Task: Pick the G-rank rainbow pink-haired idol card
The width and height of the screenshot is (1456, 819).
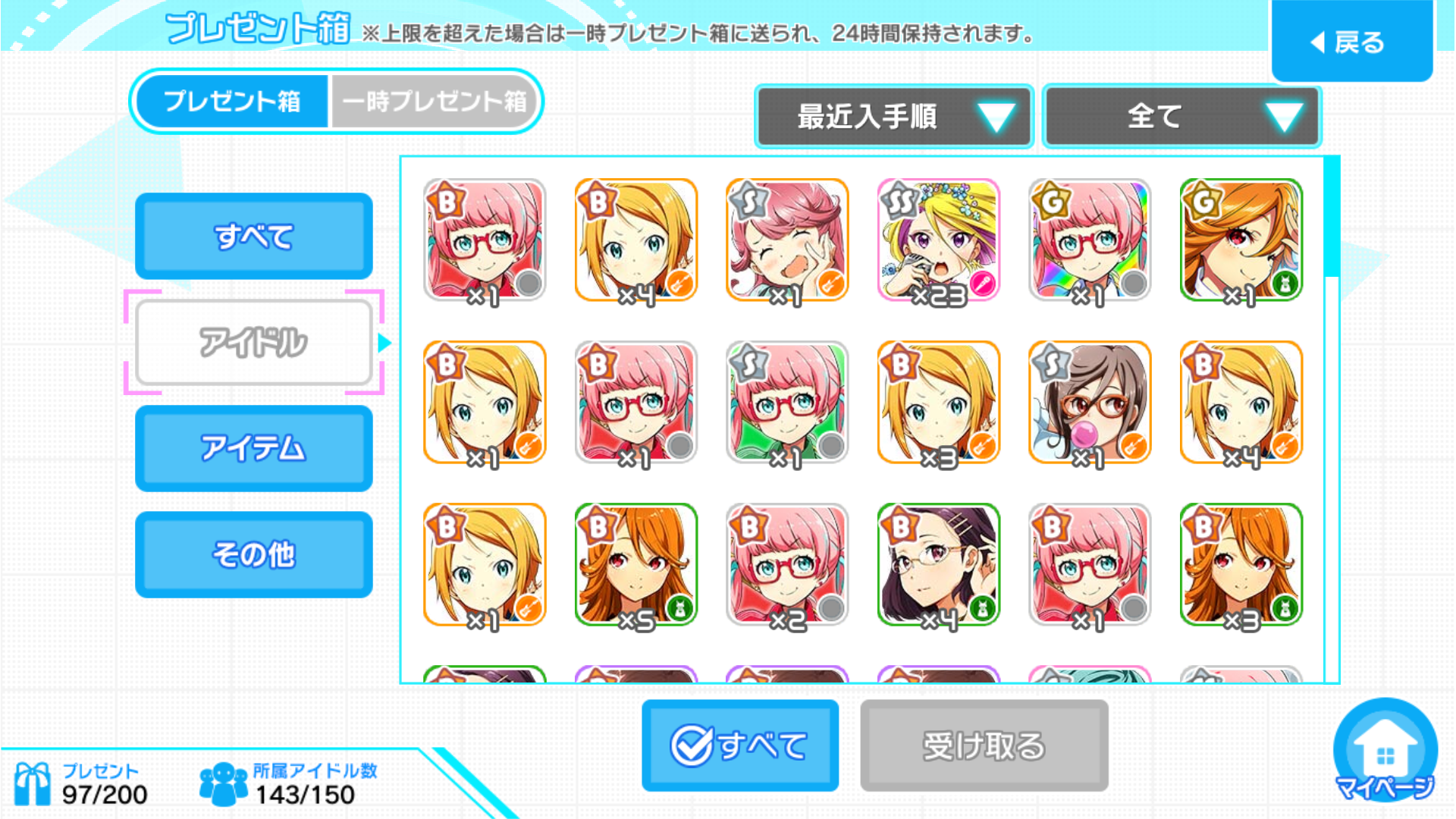Action: (x=1089, y=240)
